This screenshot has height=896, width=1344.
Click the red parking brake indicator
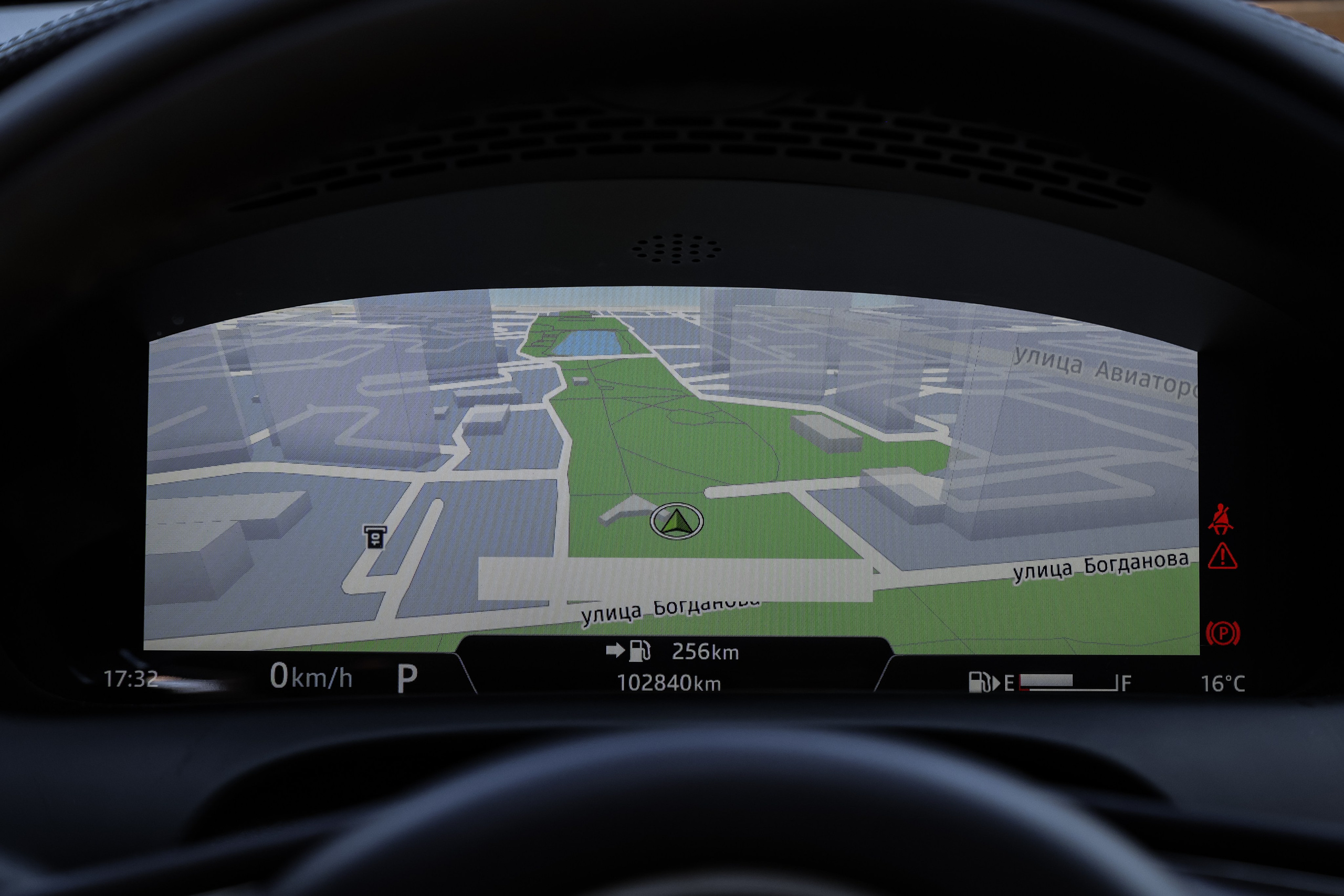tap(1222, 633)
